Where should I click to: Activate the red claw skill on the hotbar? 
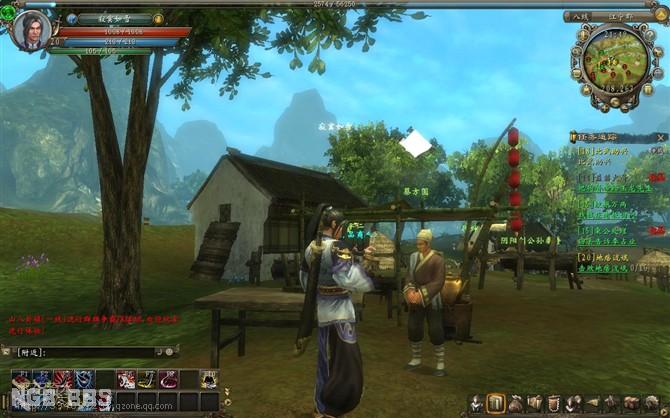(x=62, y=379)
